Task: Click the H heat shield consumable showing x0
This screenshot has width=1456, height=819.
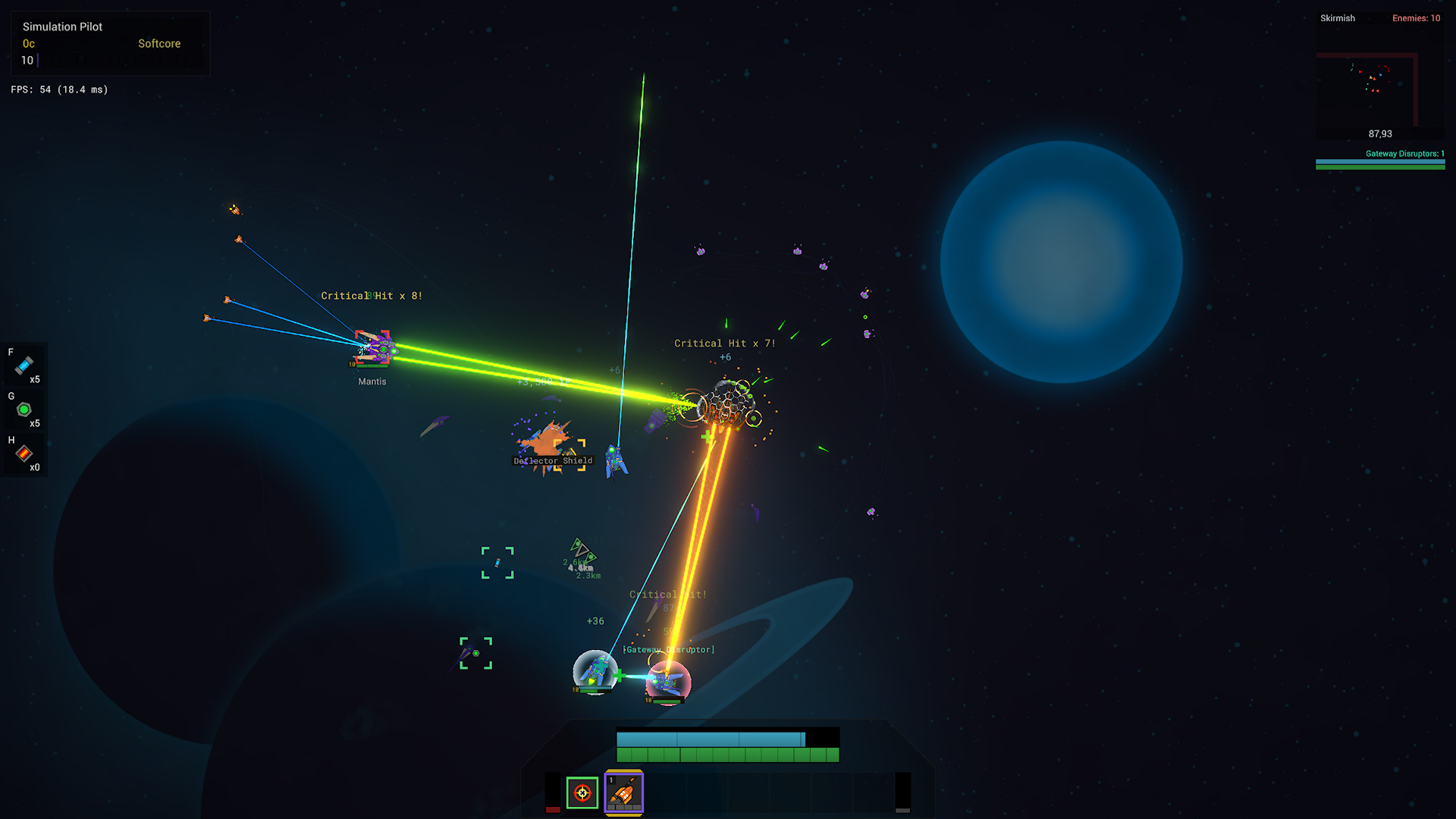Action: tap(25, 454)
